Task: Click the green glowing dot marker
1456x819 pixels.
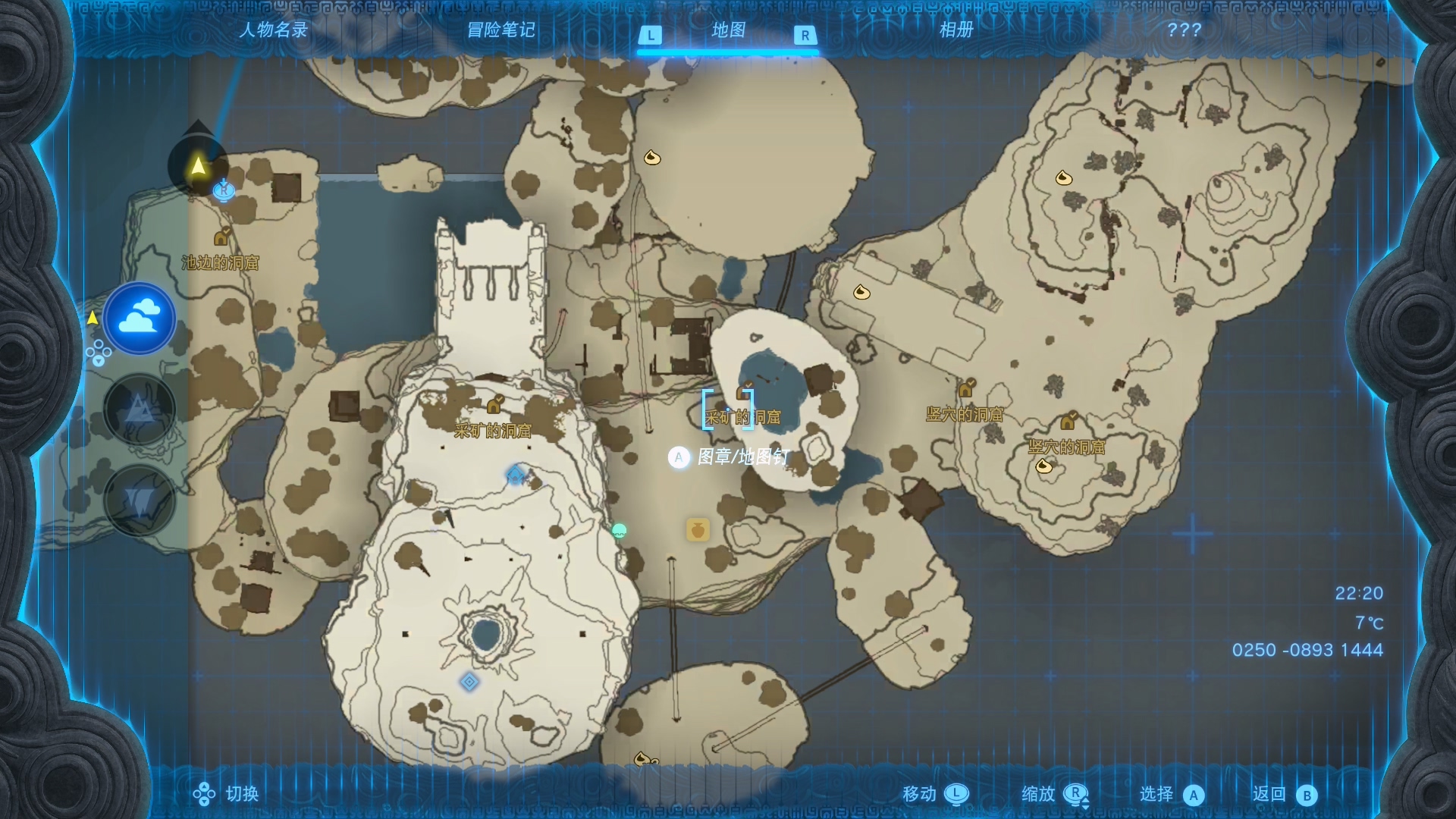Action: (620, 531)
